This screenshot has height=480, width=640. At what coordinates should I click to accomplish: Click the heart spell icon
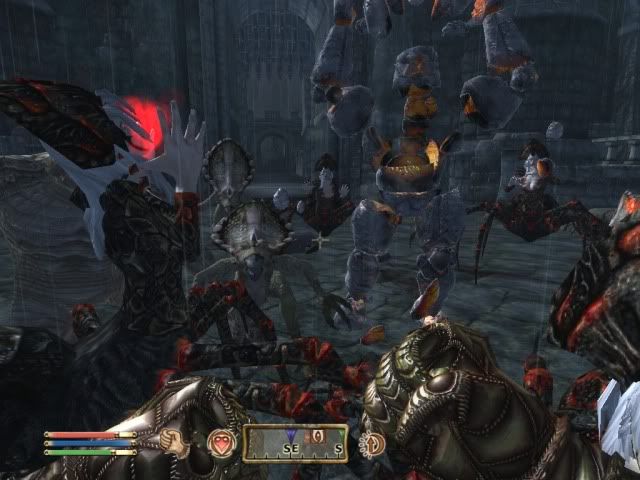tap(220, 443)
